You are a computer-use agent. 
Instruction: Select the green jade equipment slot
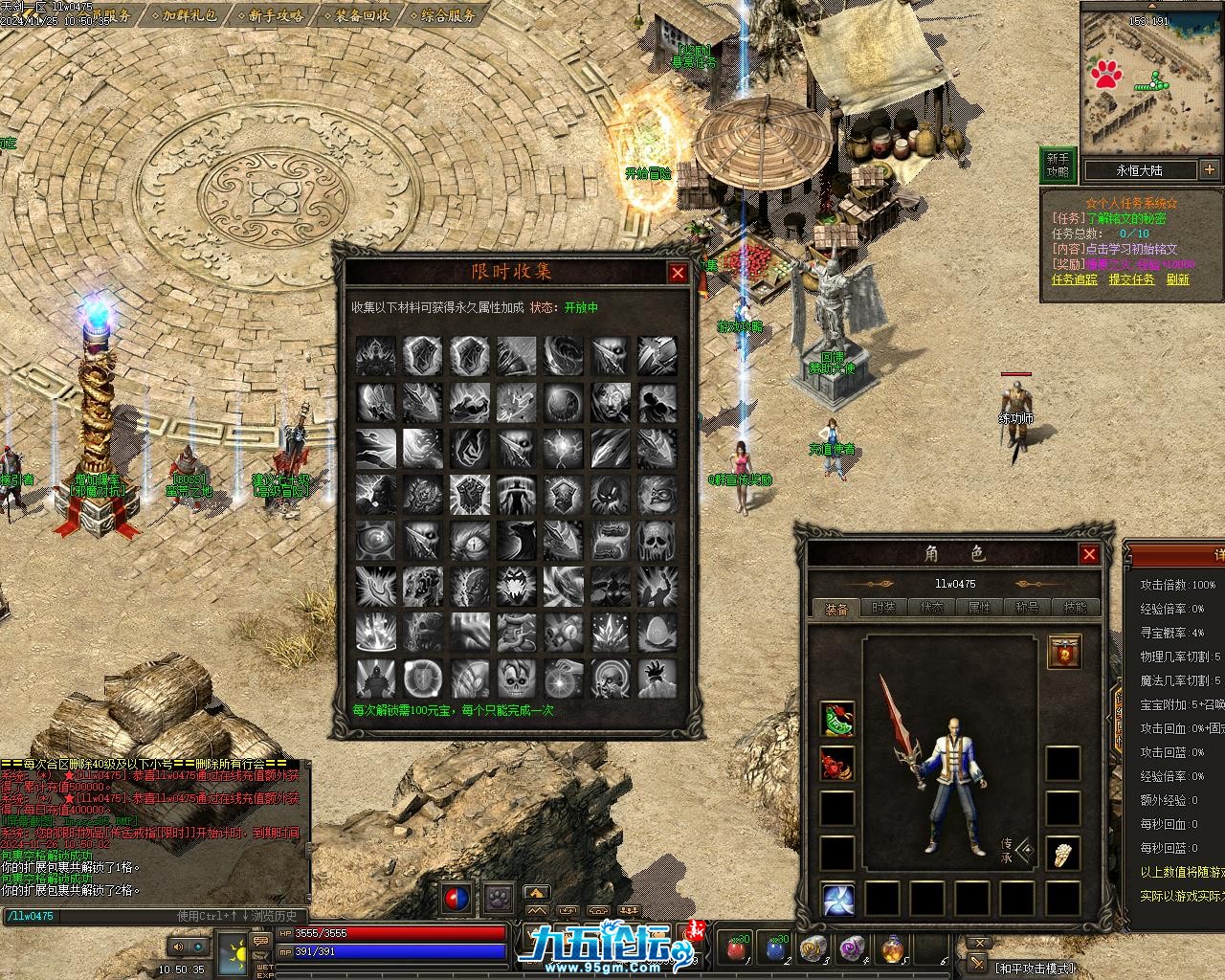point(837,720)
